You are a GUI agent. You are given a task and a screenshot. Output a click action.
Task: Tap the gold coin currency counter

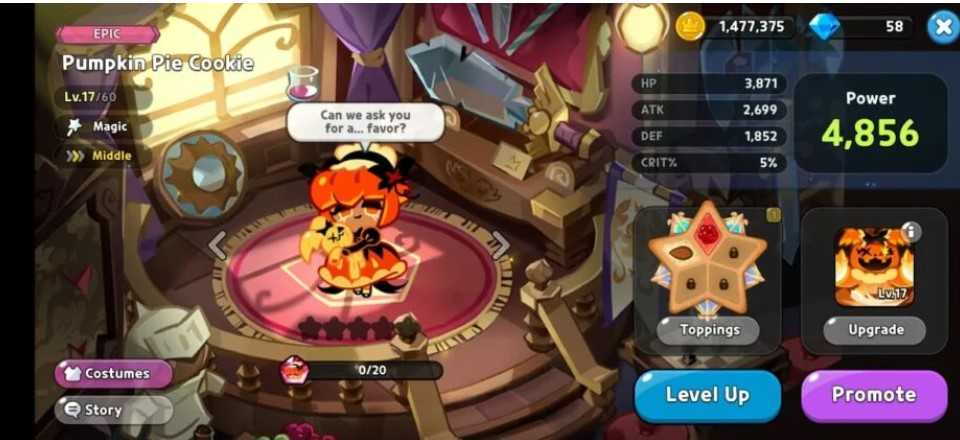coord(735,27)
